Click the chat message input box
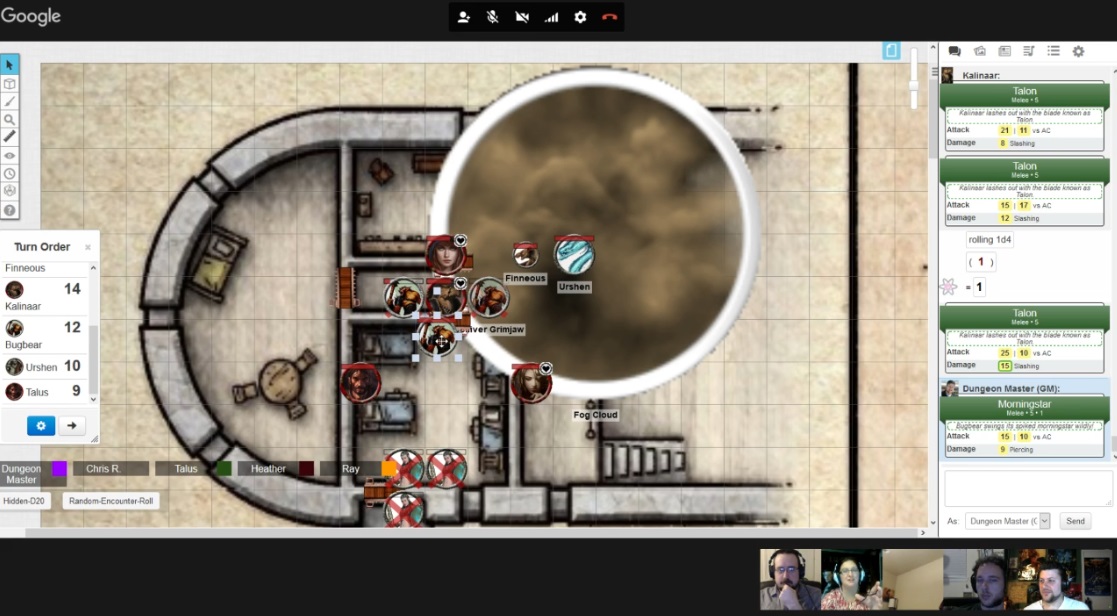1117x616 pixels. pyautogui.click(x=1027, y=488)
